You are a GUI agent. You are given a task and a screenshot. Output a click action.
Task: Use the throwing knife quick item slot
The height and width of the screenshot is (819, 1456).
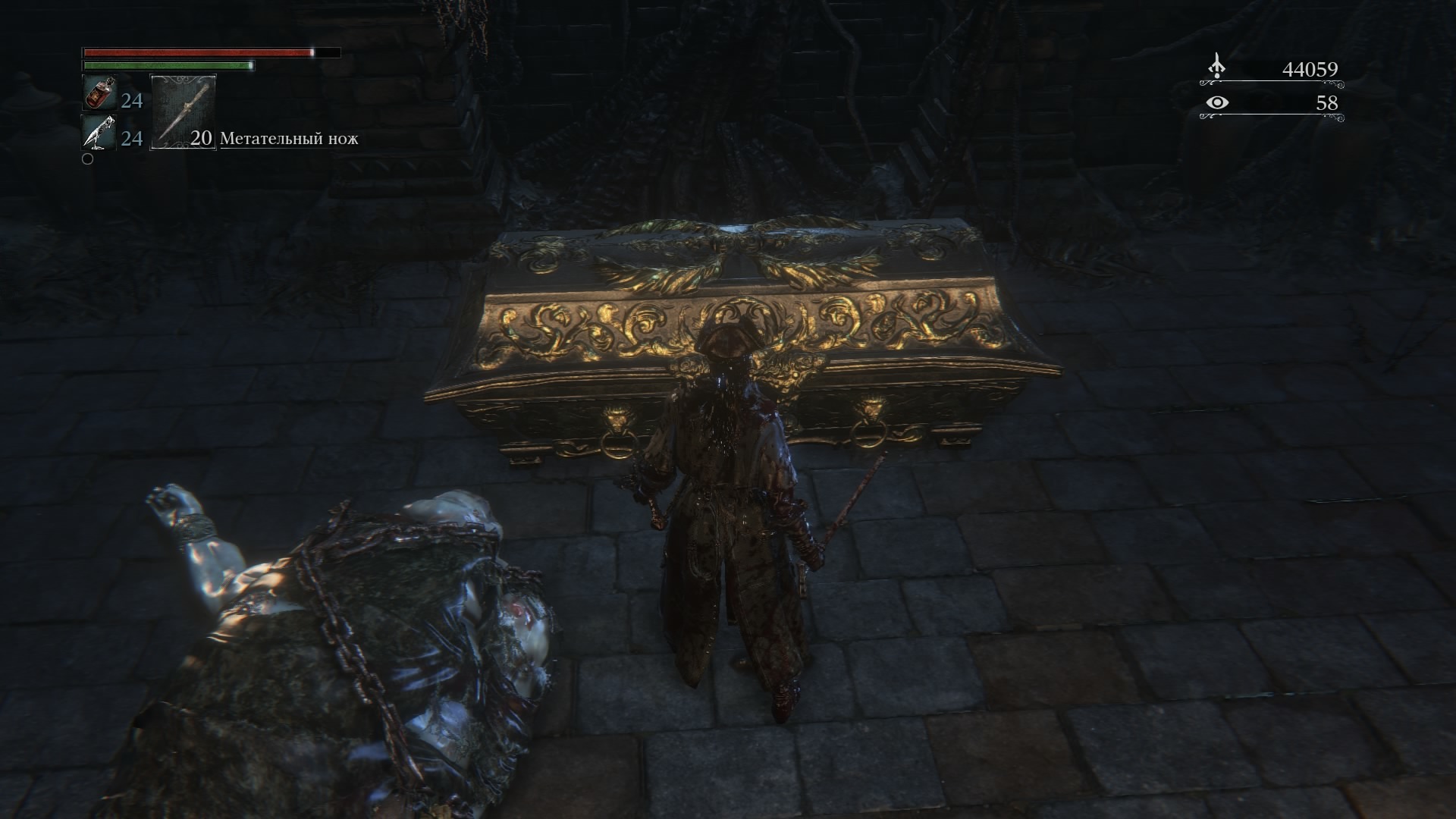point(184,111)
